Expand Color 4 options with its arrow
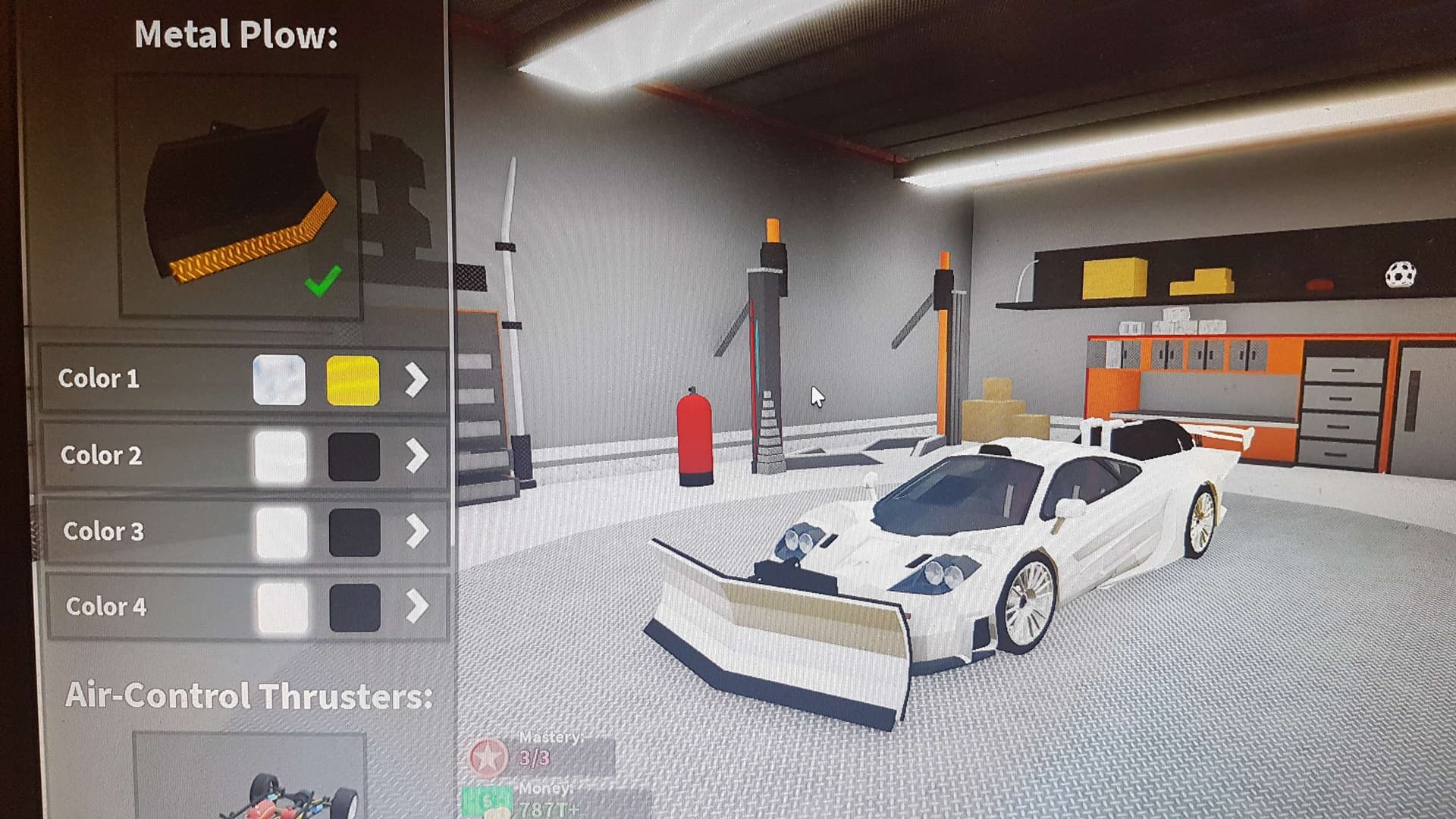This screenshot has height=819, width=1456. pos(417,607)
